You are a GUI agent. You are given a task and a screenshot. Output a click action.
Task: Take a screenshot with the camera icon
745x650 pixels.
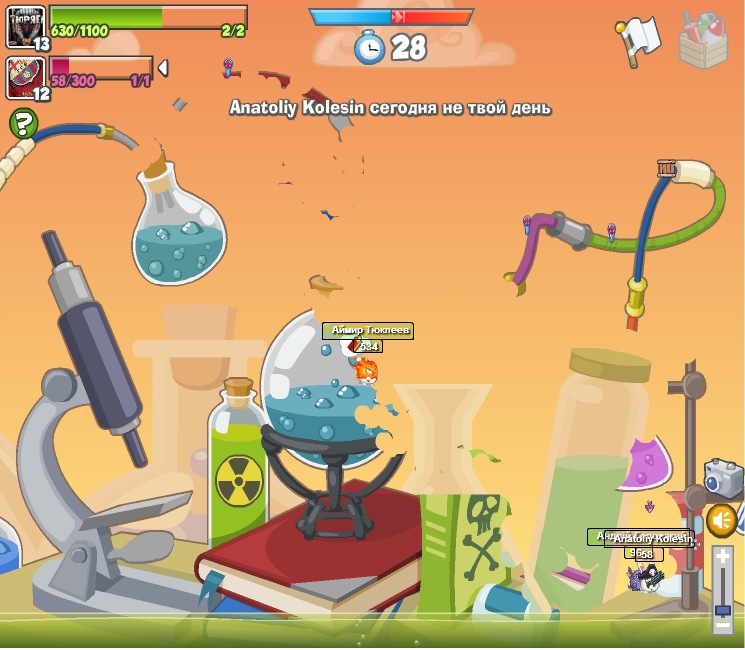(x=723, y=478)
